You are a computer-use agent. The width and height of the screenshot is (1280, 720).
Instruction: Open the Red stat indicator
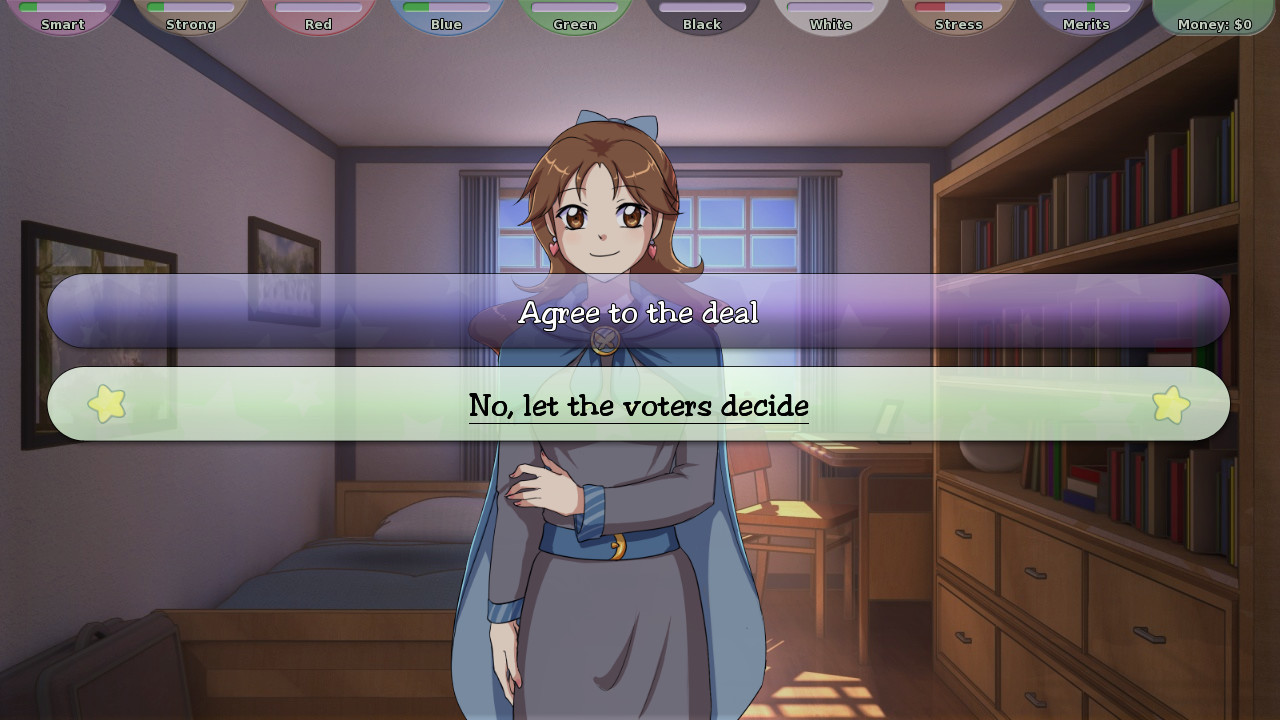[x=320, y=18]
